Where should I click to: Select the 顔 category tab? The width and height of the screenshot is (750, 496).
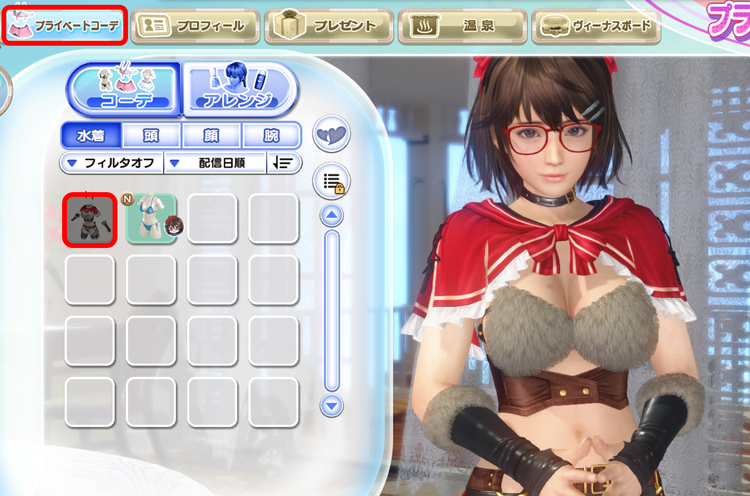[x=212, y=136]
